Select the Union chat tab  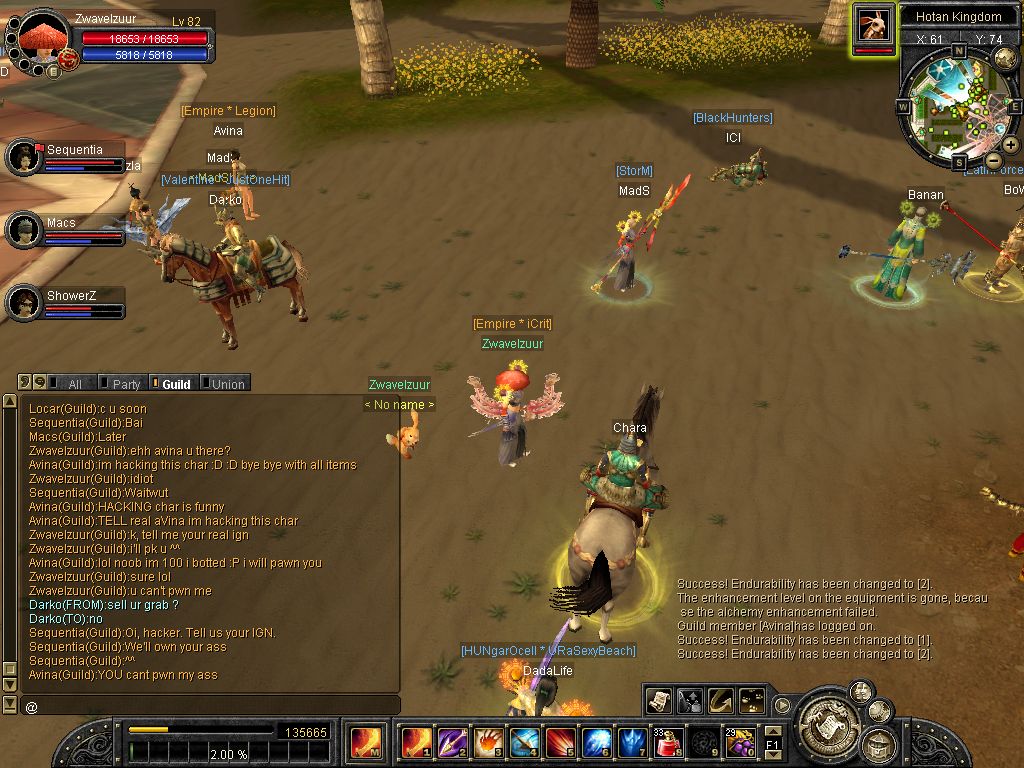point(224,384)
